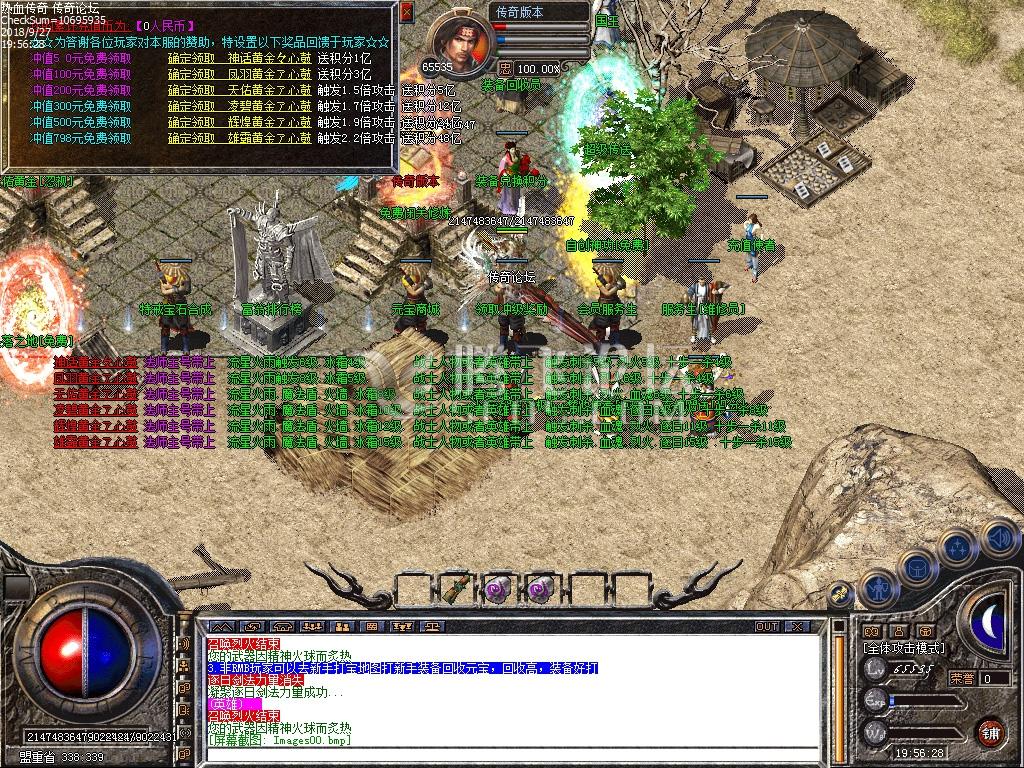
Task: Click the OUT button on the chat bar
Action: click(766, 627)
